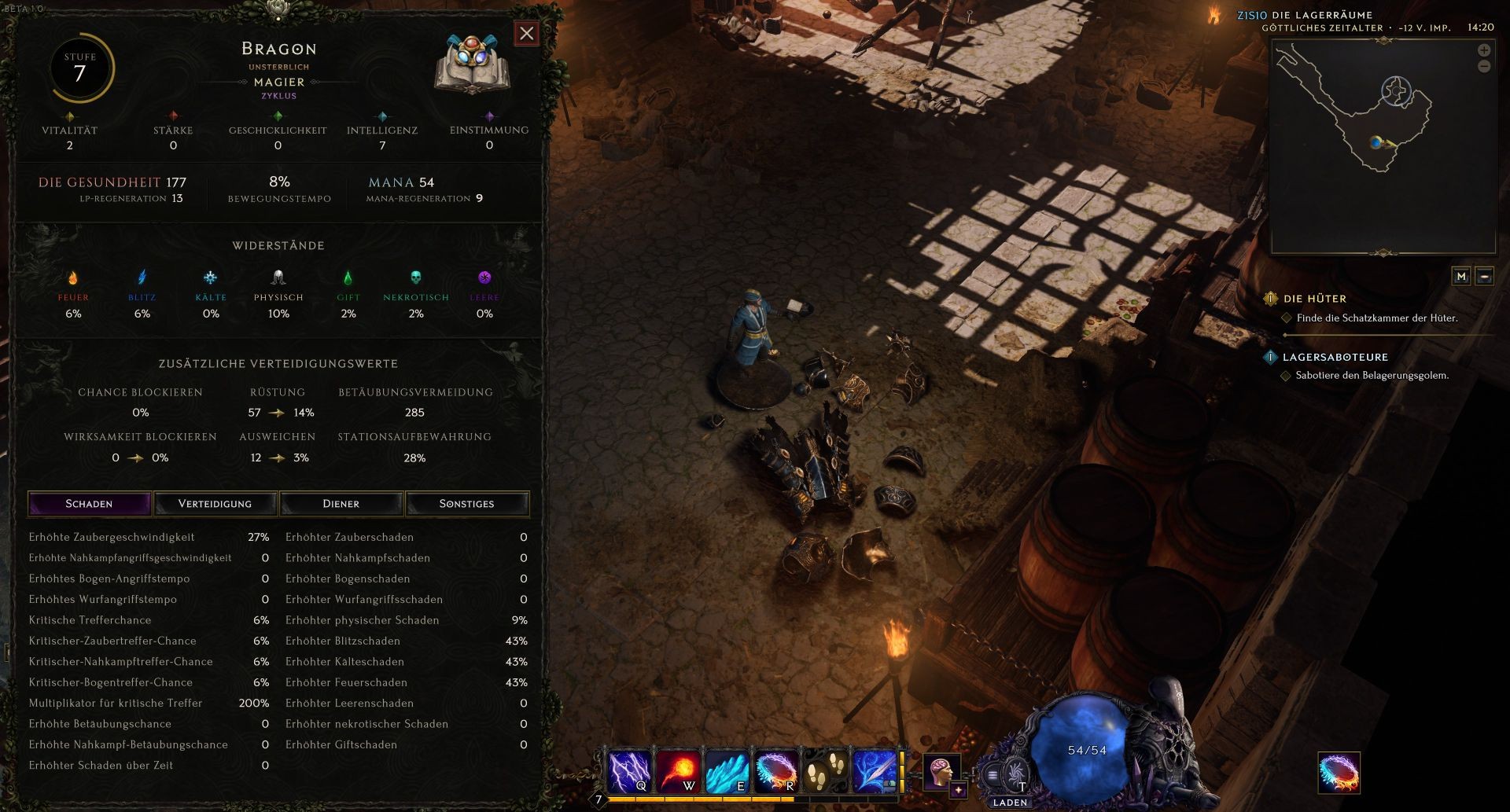Use the ice shards skill on E
Viewport: 1510px width, 812px height.
tap(727, 771)
